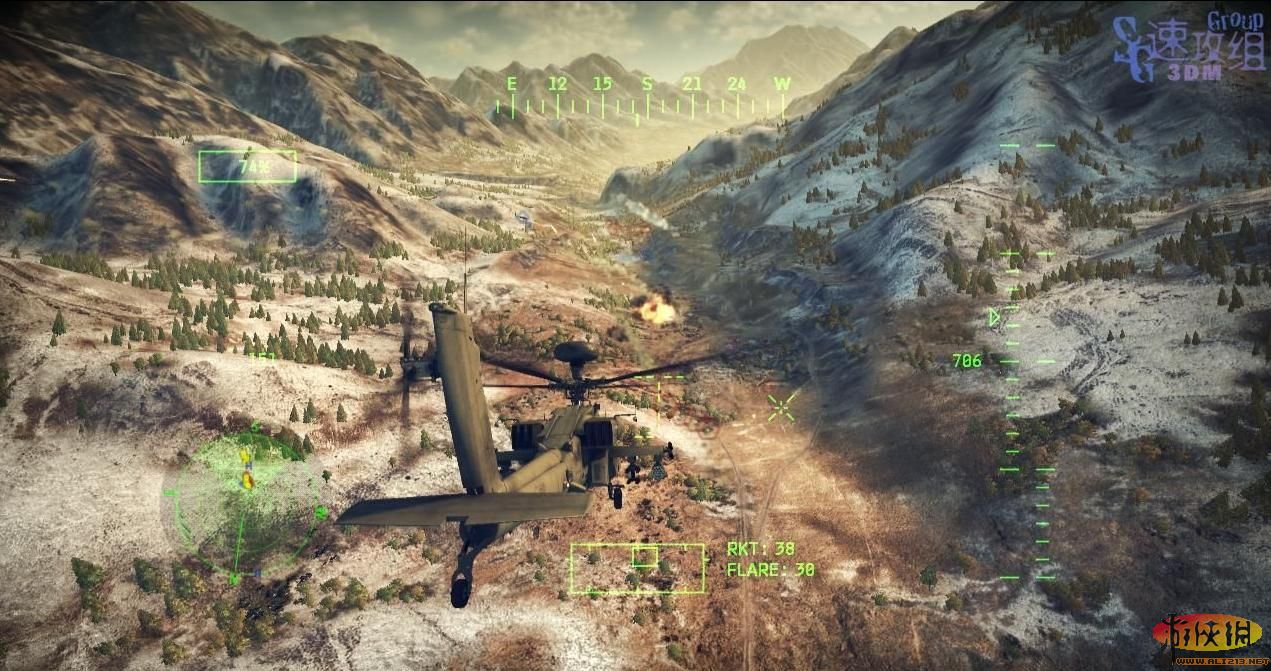Click the compass heading tape

pyautogui.click(x=646, y=98)
